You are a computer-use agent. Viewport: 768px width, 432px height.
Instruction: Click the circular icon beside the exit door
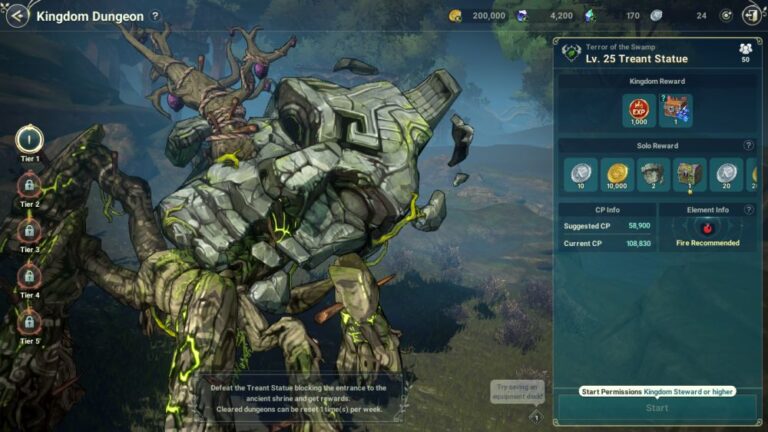coord(725,16)
